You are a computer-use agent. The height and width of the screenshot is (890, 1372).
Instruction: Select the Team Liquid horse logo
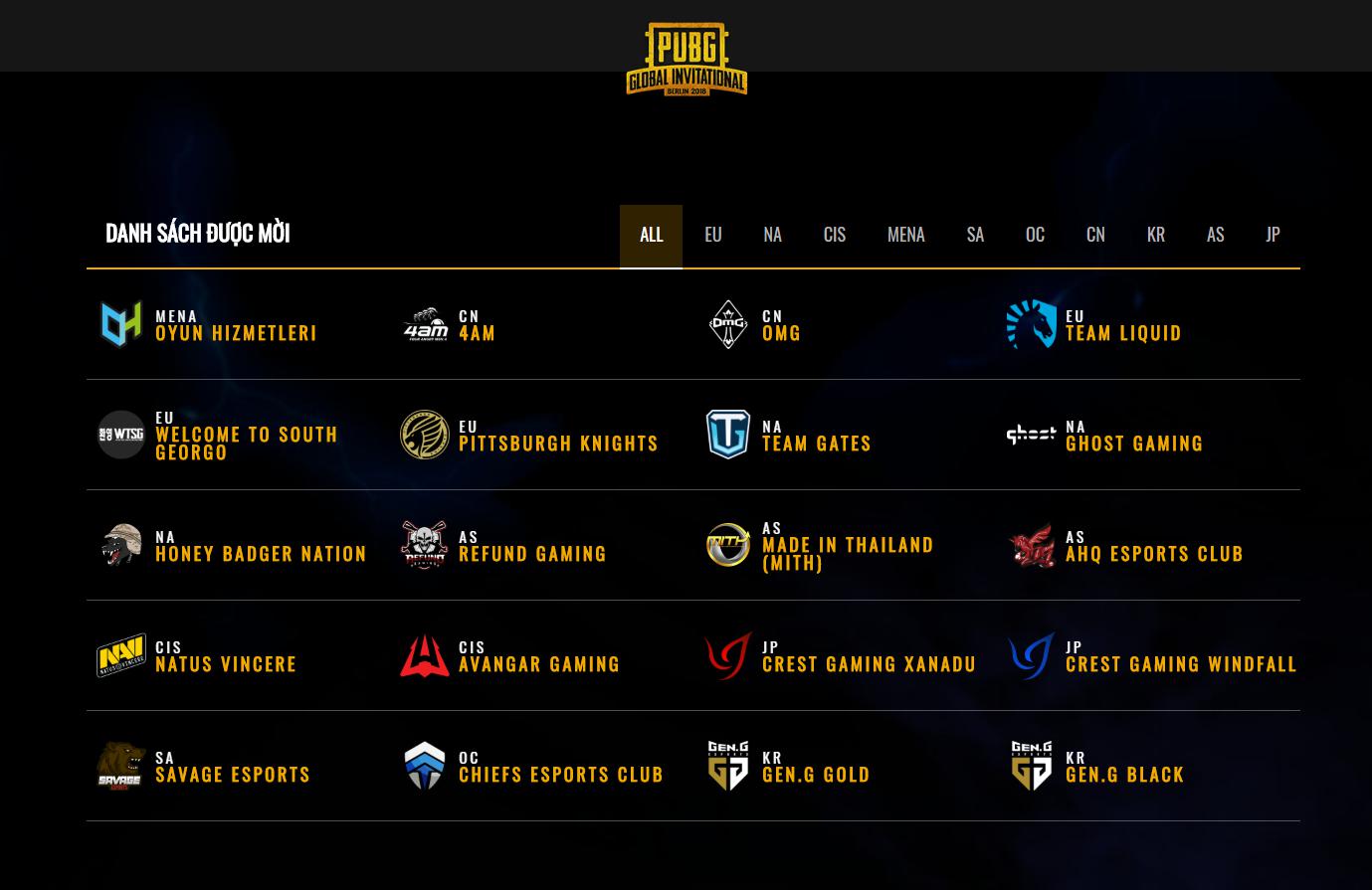1031,324
